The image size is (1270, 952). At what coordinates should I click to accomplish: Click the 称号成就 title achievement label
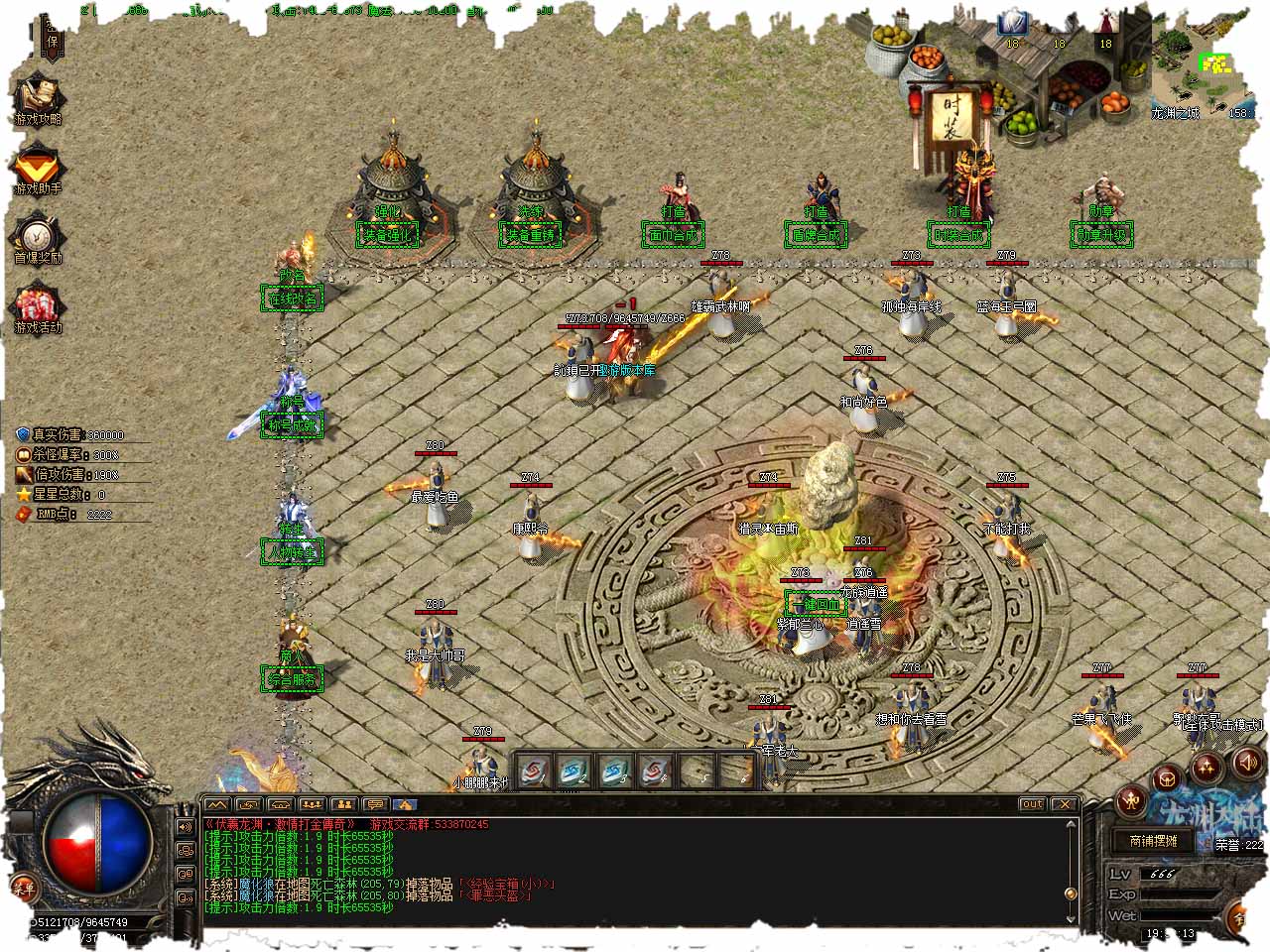tap(292, 426)
